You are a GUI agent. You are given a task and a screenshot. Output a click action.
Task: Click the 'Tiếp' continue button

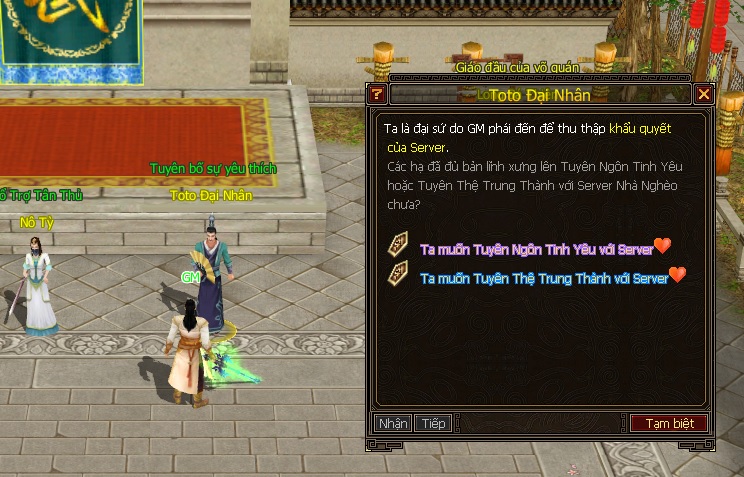tap(433, 424)
